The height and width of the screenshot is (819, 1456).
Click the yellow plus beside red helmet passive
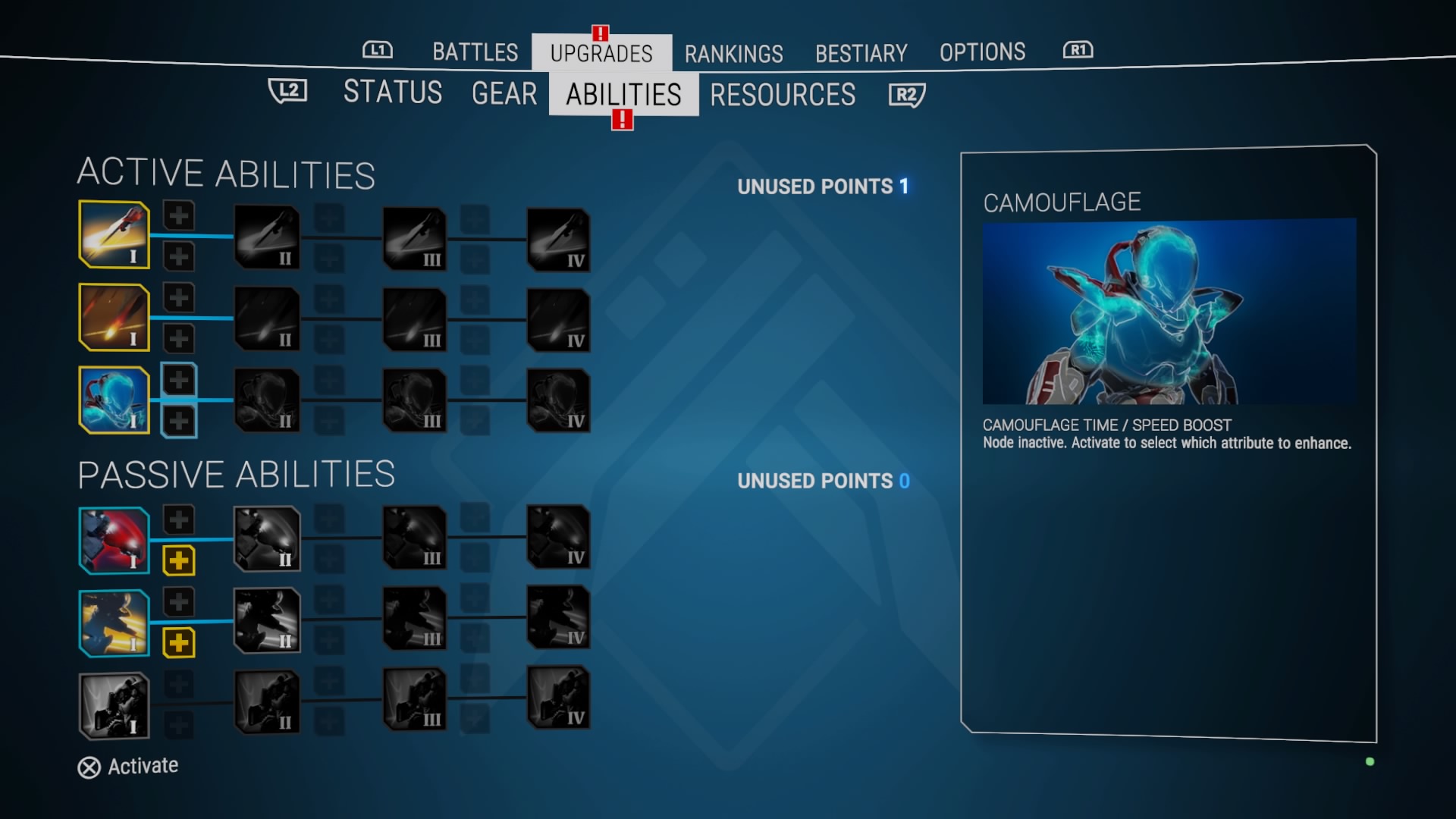point(179,561)
